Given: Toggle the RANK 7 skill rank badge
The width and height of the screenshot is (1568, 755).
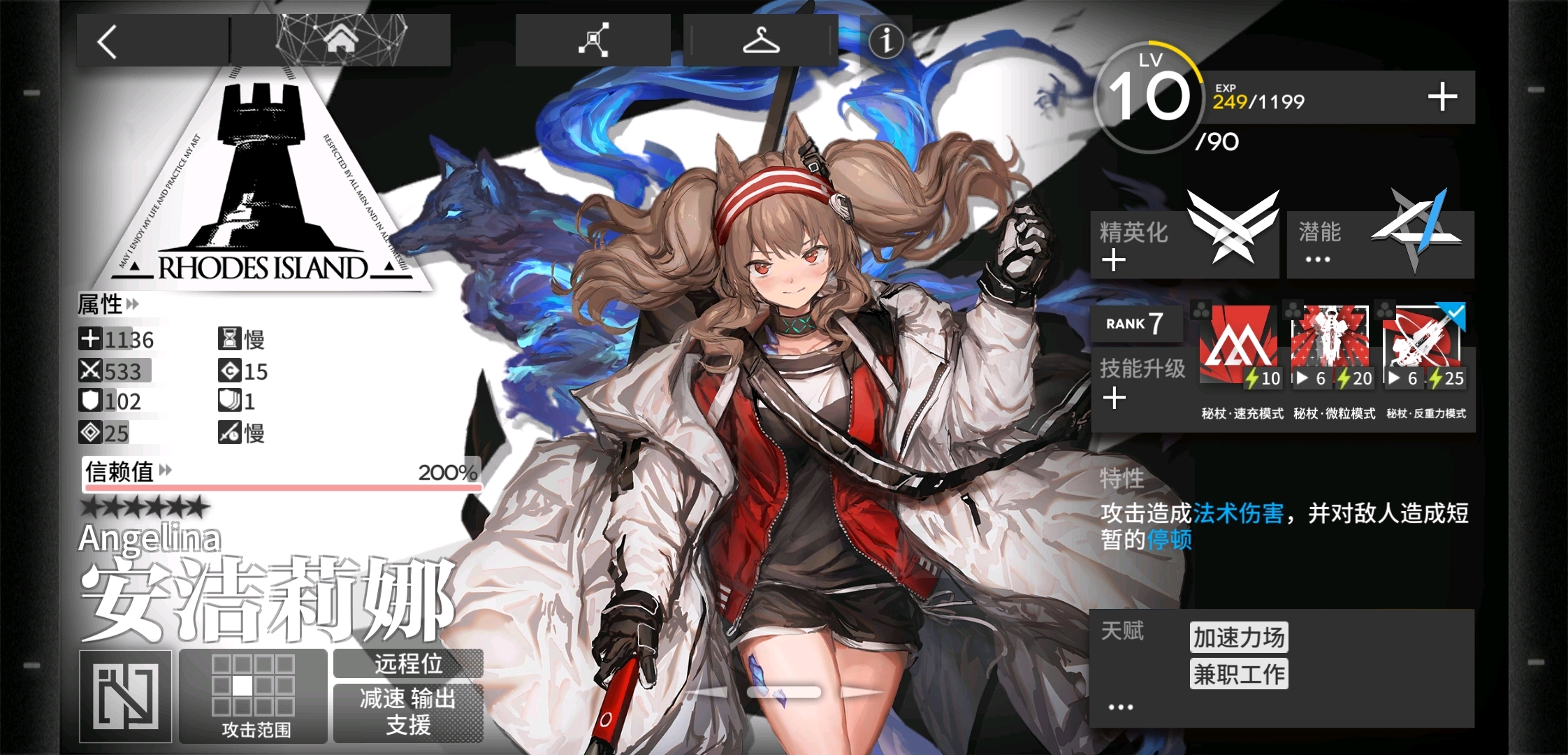Looking at the screenshot, I should tap(1137, 324).
